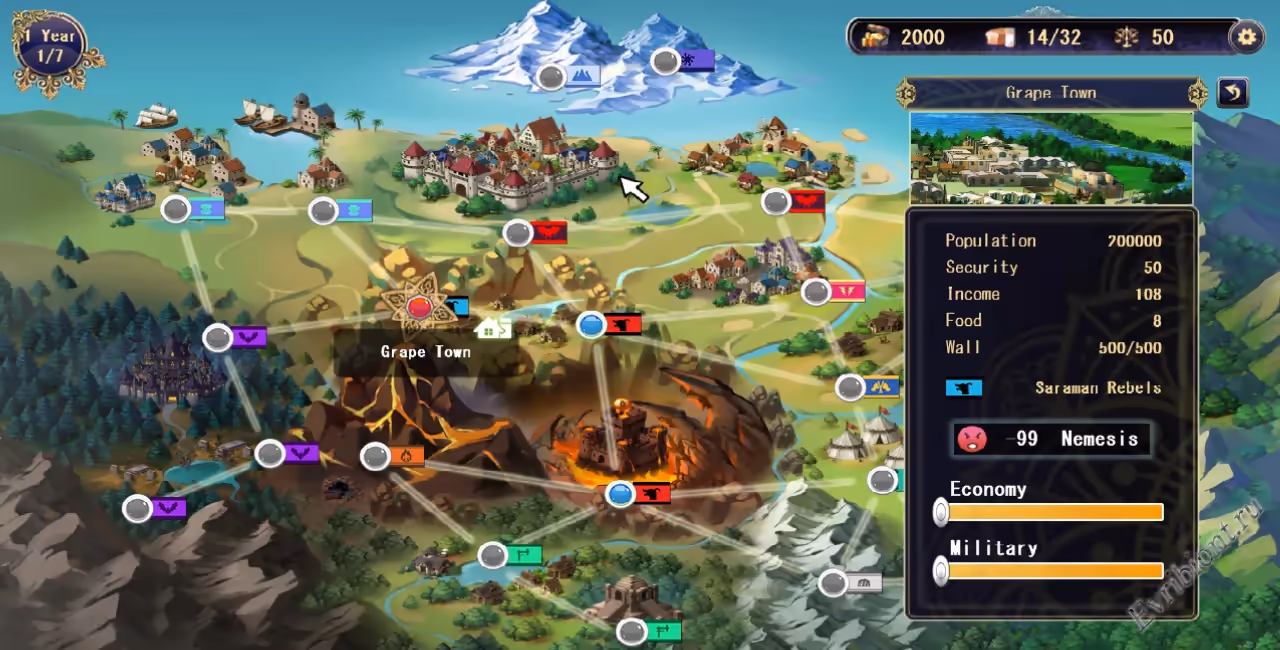Adjust the Military slider
Screen dimensions: 1280x650
941,571
